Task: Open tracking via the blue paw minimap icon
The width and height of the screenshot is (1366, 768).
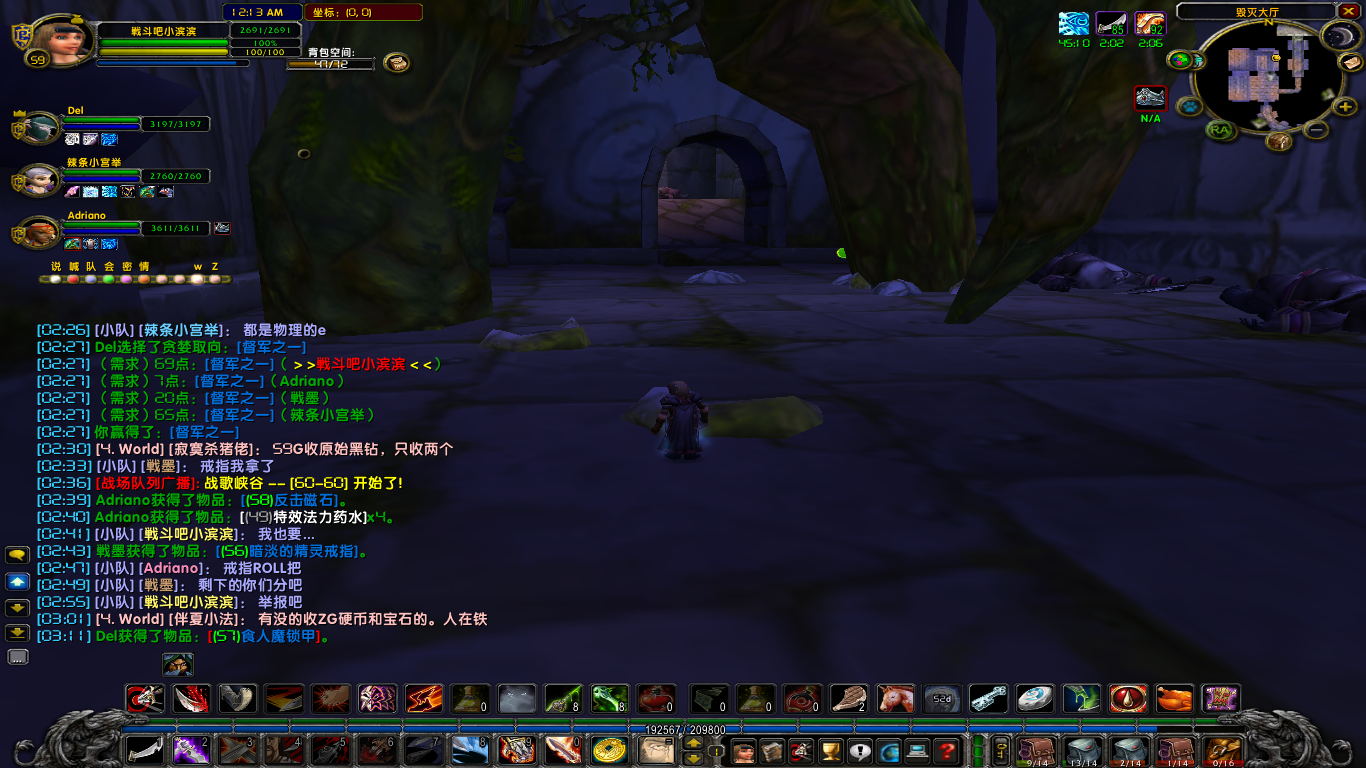Action: [1187, 106]
